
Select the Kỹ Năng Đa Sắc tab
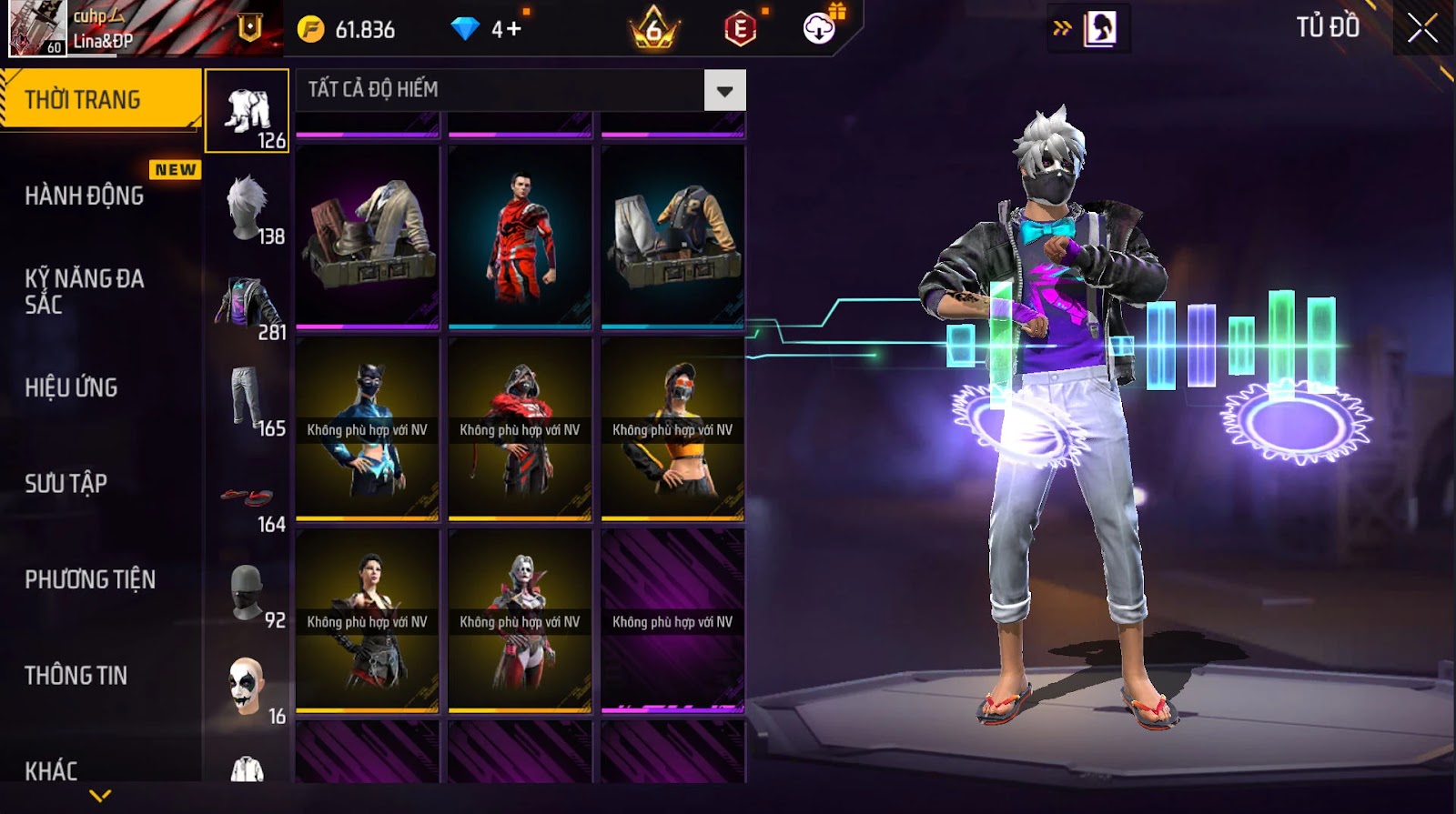click(85, 291)
